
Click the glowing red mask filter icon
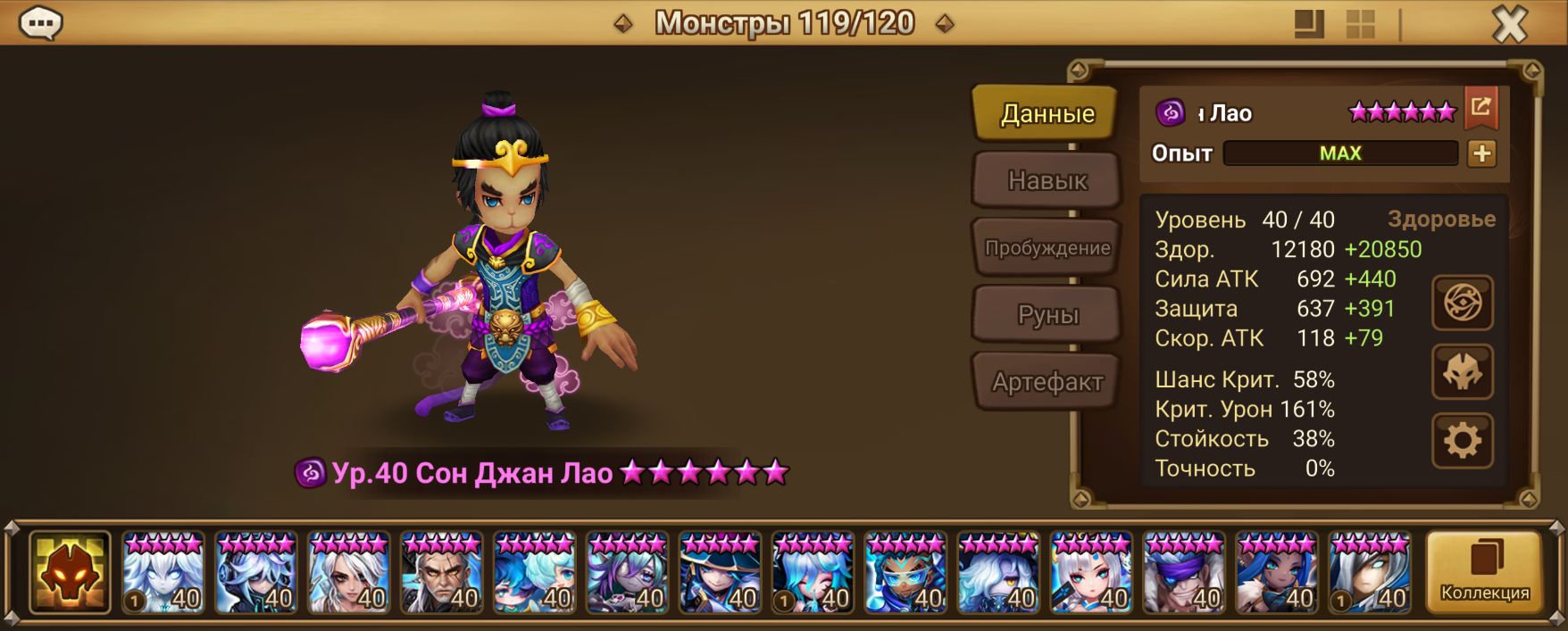click(70, 572)
